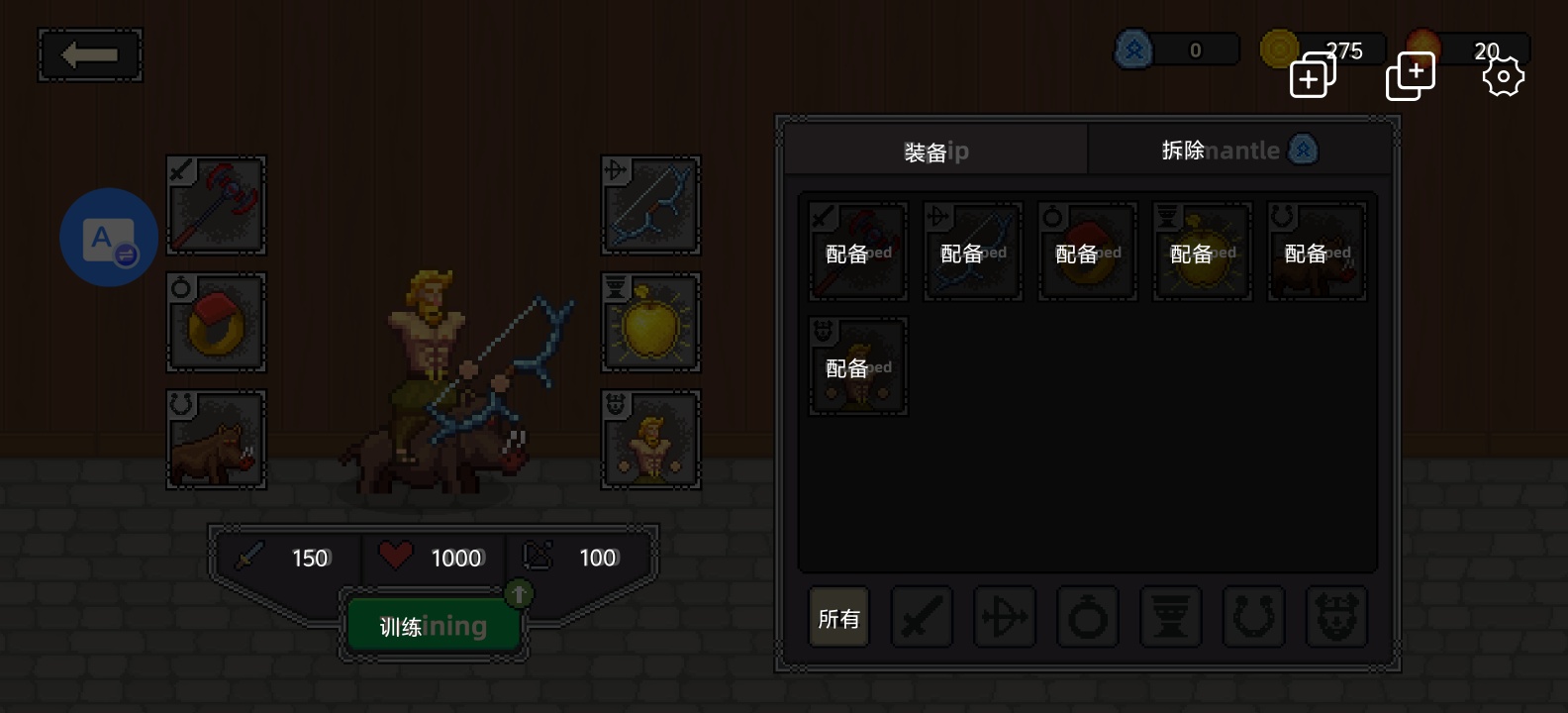Image resolution: width=1568 pixels, height=713 pixels.
Task: Choose the hero skin in inventory grid
Action: tap(858, 366)
